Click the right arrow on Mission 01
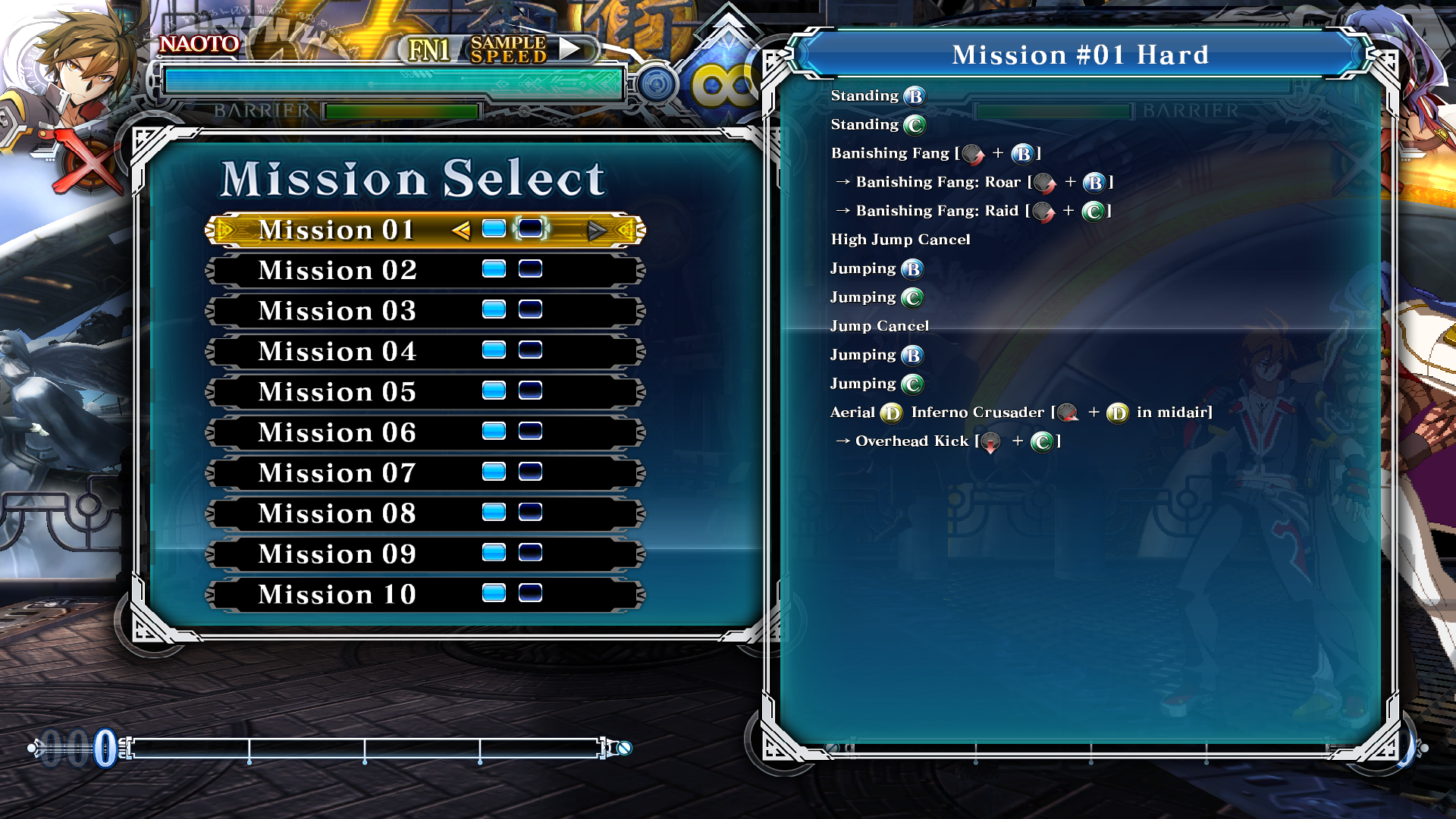The width and height of the screenshot is (1456, 819). tap(596, 230)
